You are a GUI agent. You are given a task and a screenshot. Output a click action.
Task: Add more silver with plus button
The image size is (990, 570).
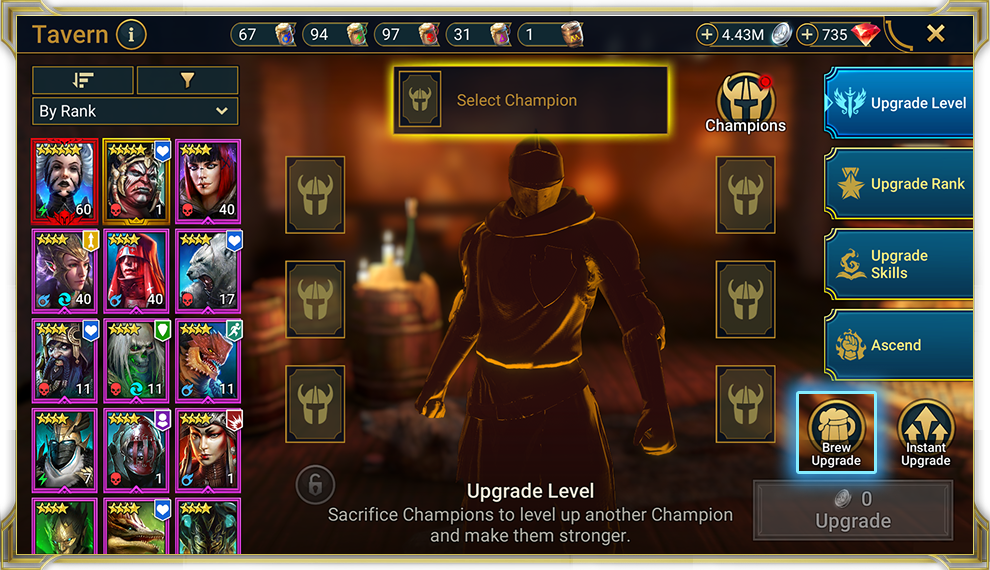pos(707,35)
